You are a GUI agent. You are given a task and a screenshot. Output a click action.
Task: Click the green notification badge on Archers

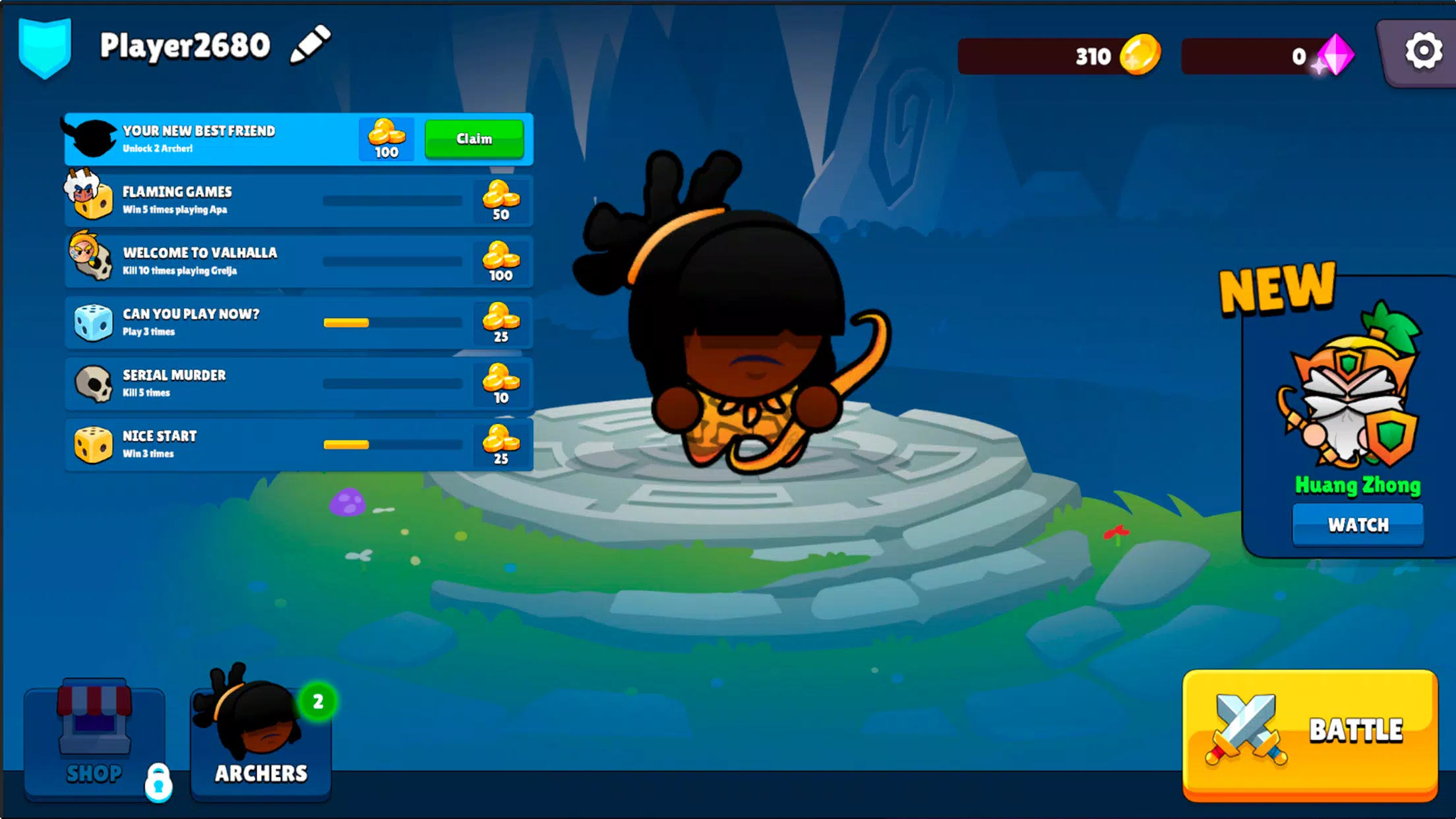318,702
